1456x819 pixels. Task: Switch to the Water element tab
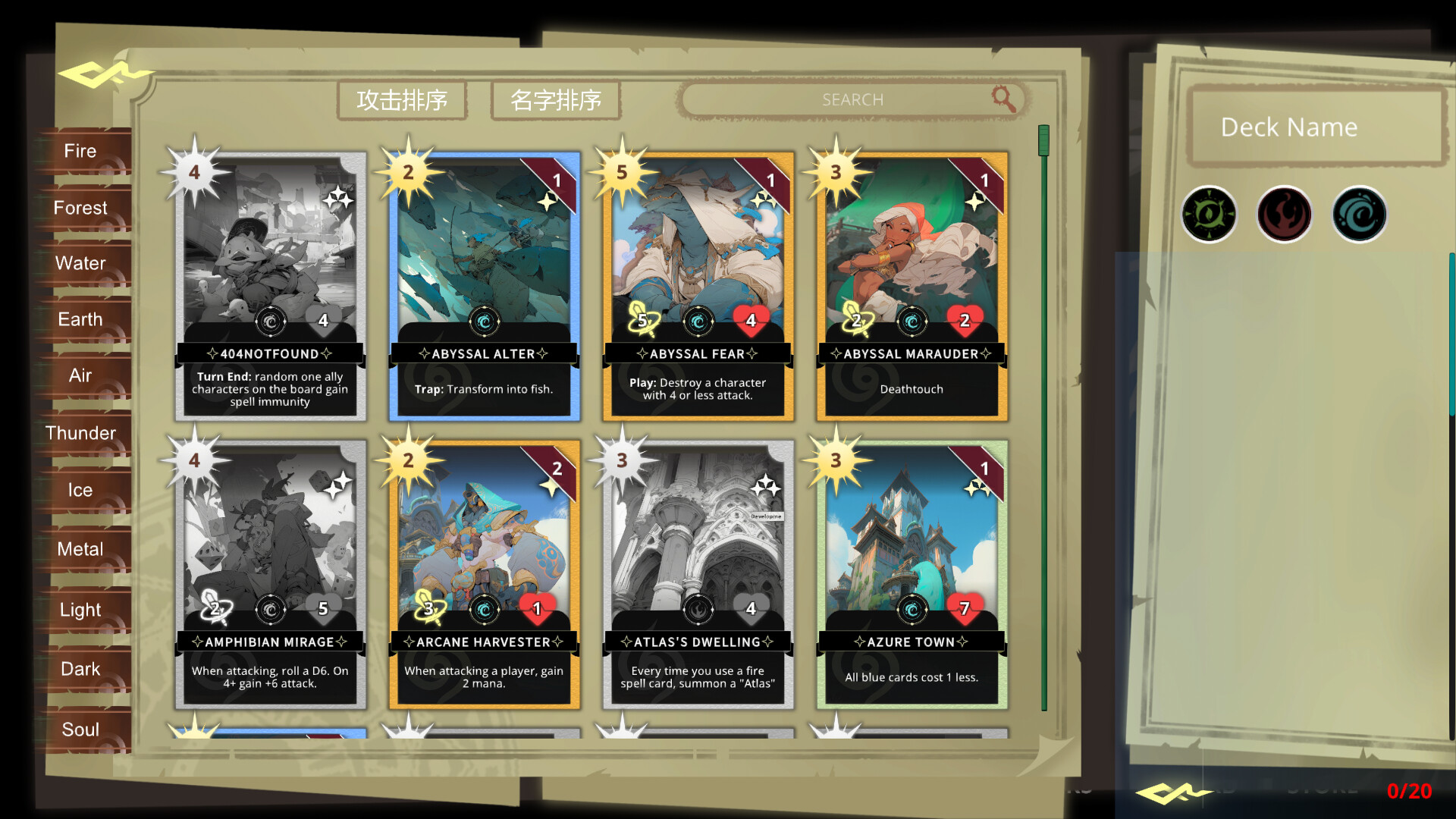click(x=80, y=263)
